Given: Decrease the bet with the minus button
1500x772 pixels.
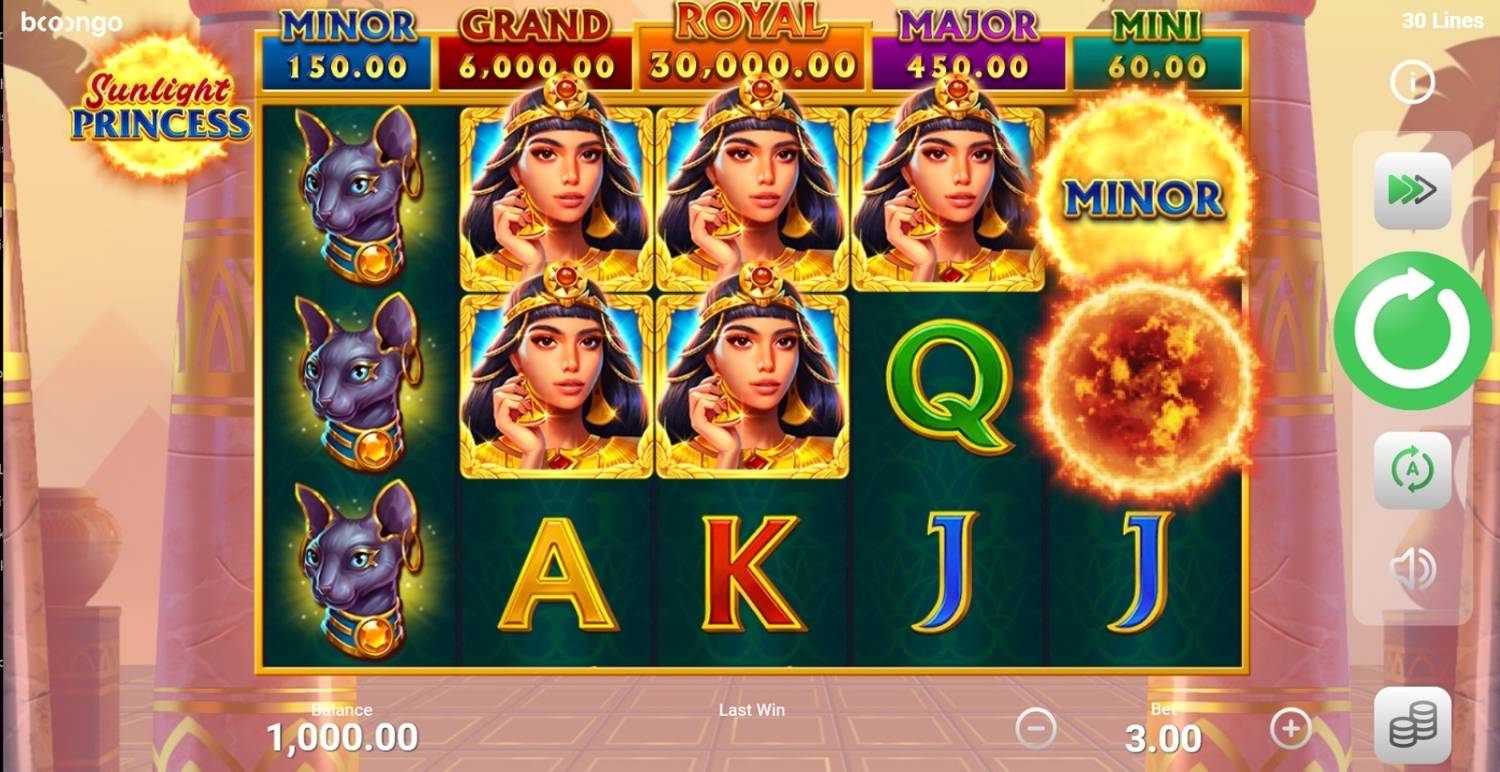Looking at the screenshot, I should (x=1035, y=728).
